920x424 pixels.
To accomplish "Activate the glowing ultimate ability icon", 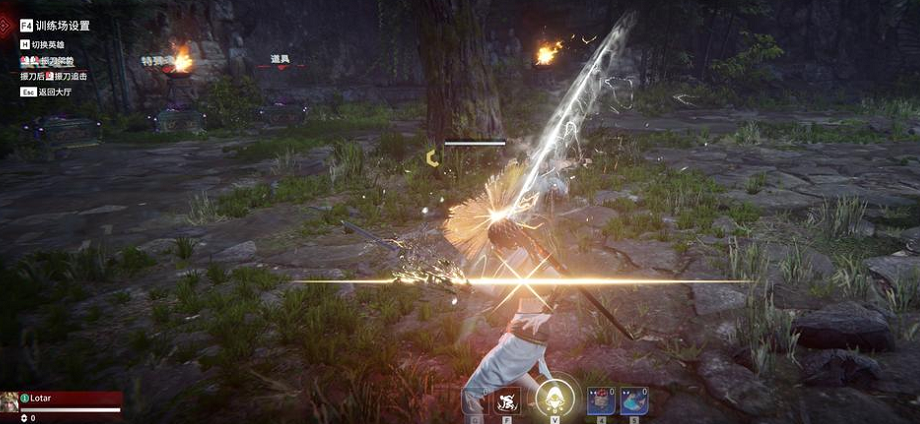I will coord(553,398).
